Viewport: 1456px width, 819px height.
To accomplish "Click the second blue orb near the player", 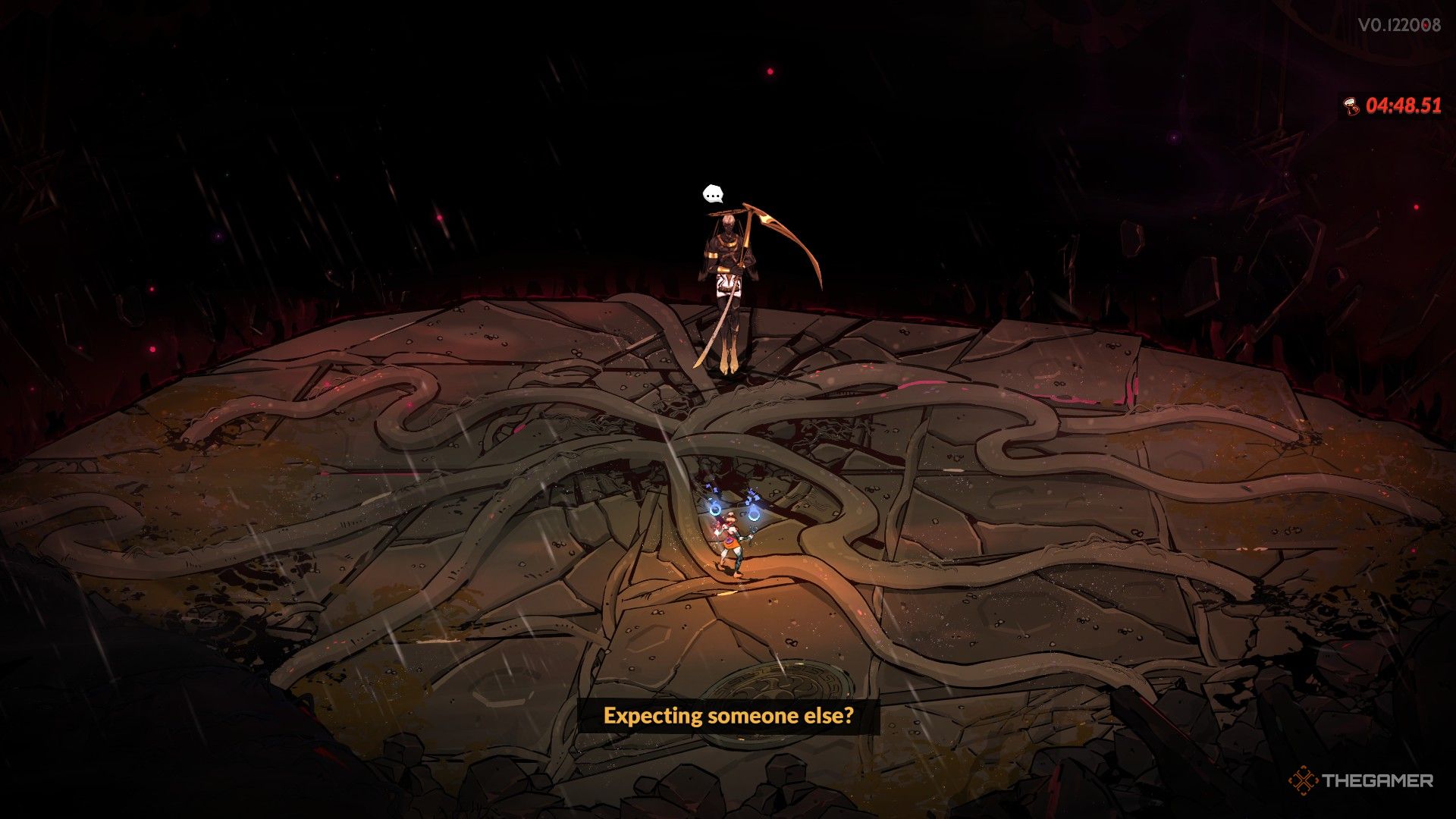I will (x=755, y=514).
